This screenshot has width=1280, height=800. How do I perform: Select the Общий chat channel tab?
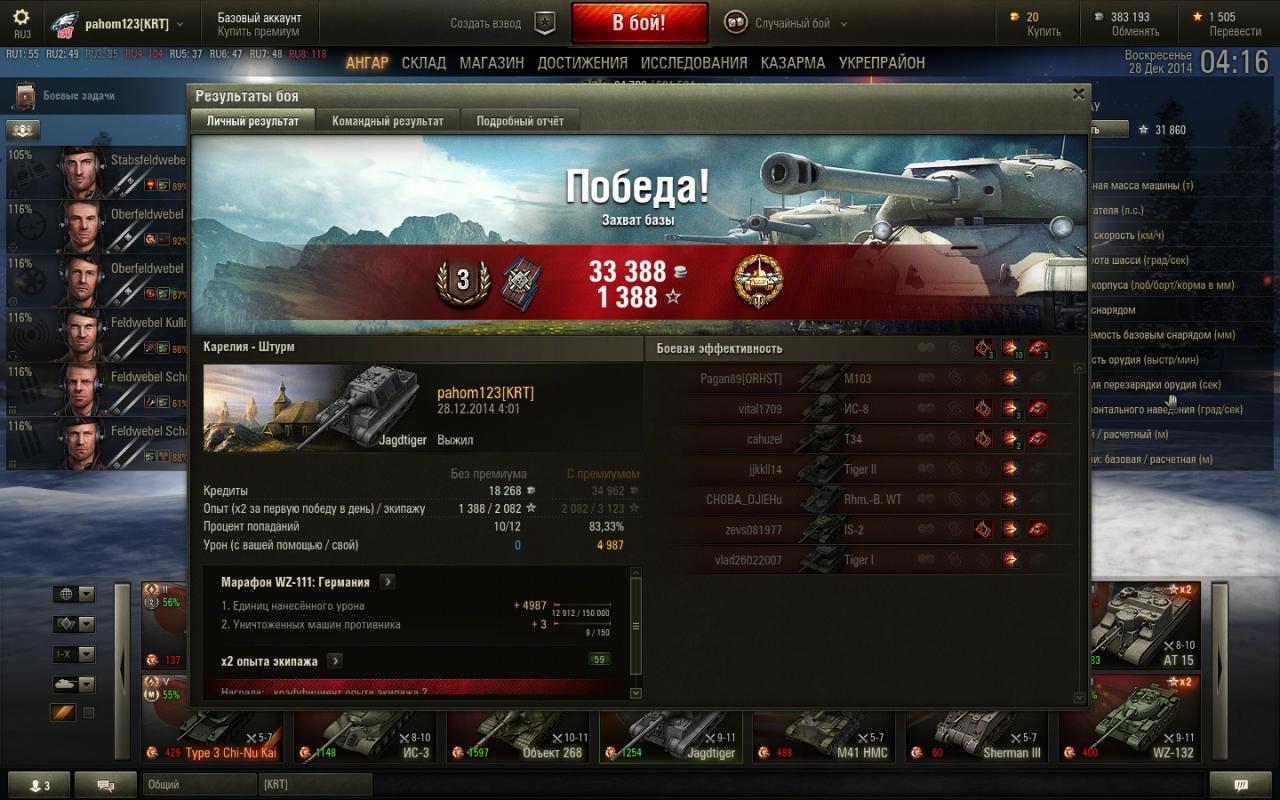coord(198,785)
